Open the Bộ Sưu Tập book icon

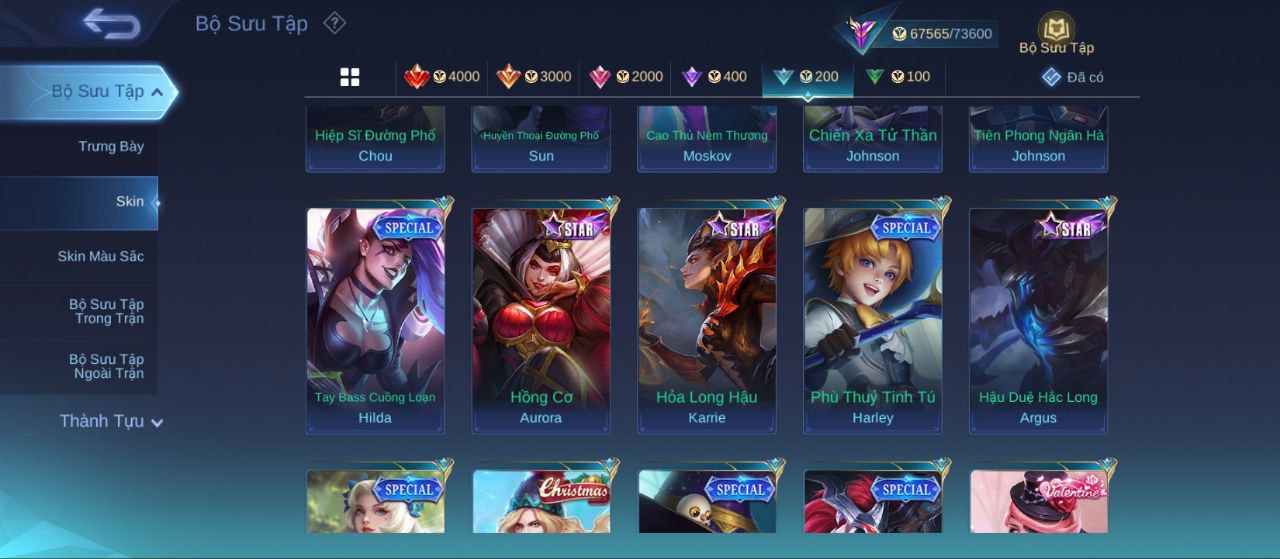[x=1056, y=34]
